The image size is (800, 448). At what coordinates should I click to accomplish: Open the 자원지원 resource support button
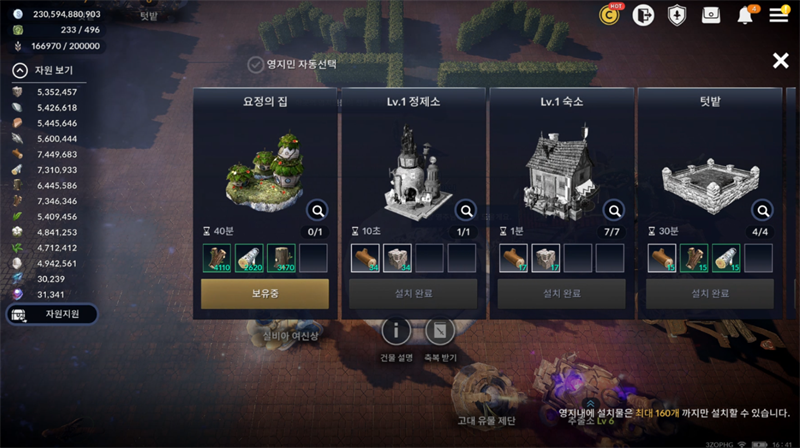53,315
